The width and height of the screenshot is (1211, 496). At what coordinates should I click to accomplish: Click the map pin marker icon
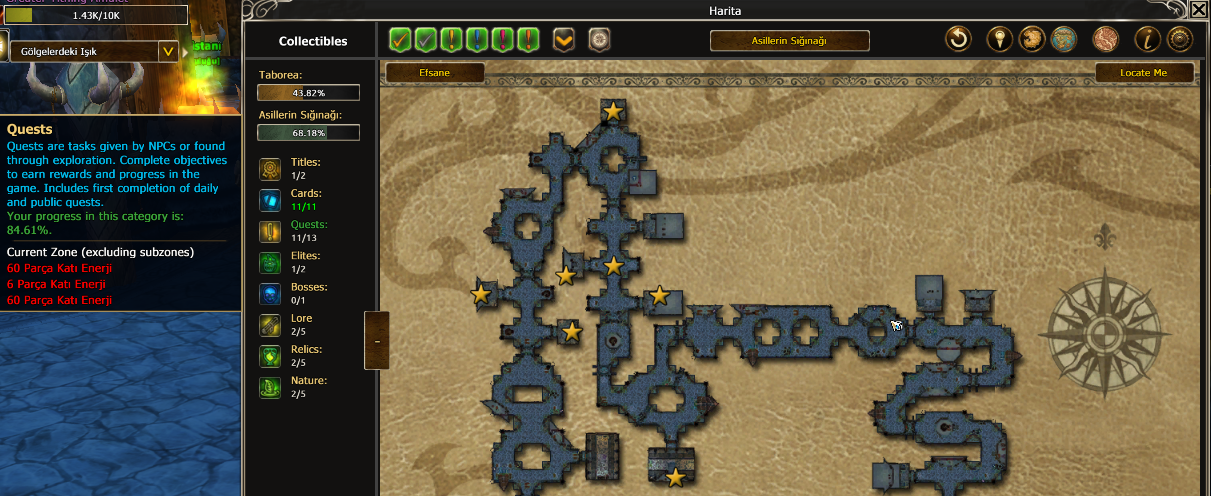[x=1000, y=40]
